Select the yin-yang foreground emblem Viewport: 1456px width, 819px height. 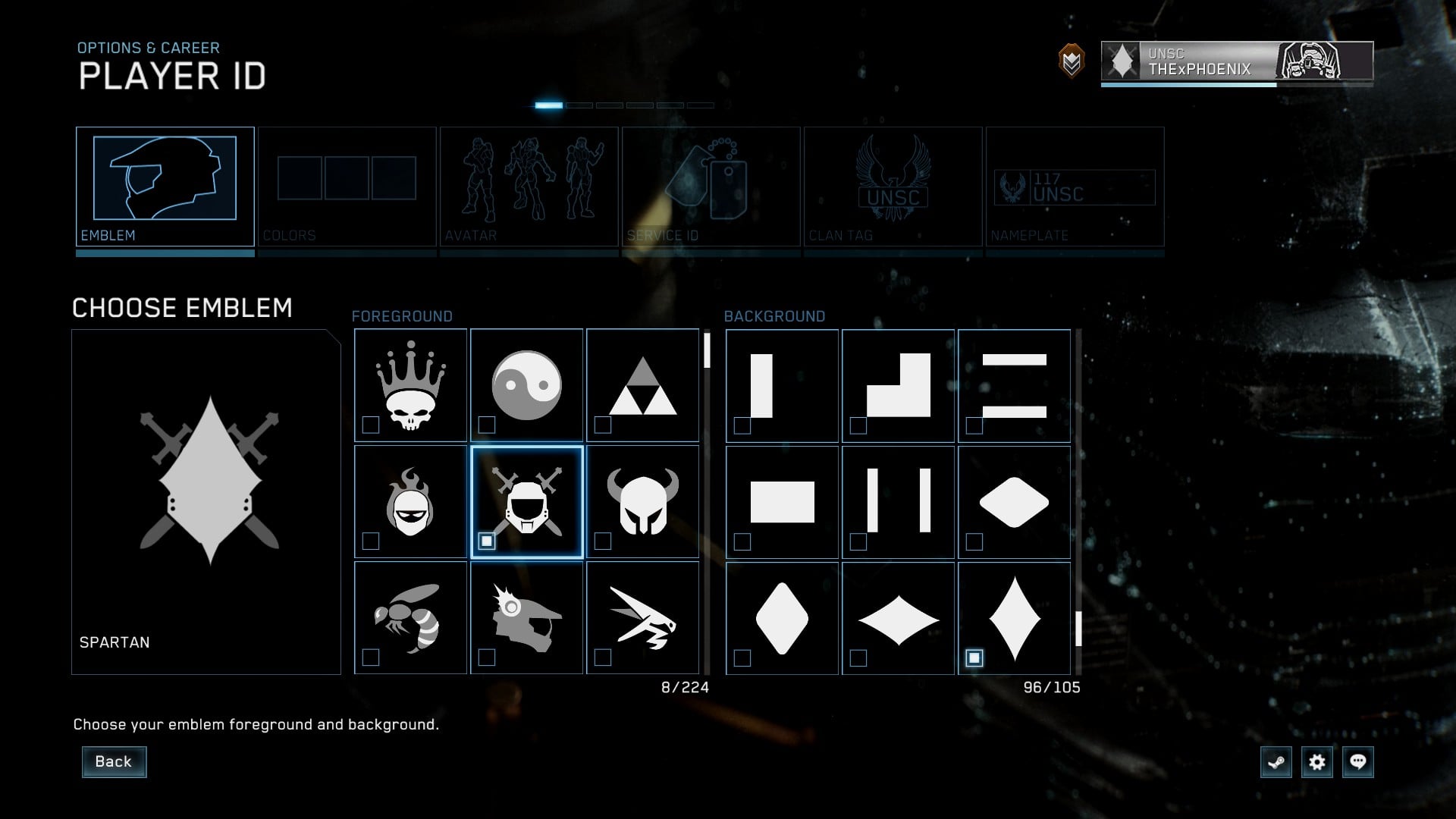click(526, 385)
